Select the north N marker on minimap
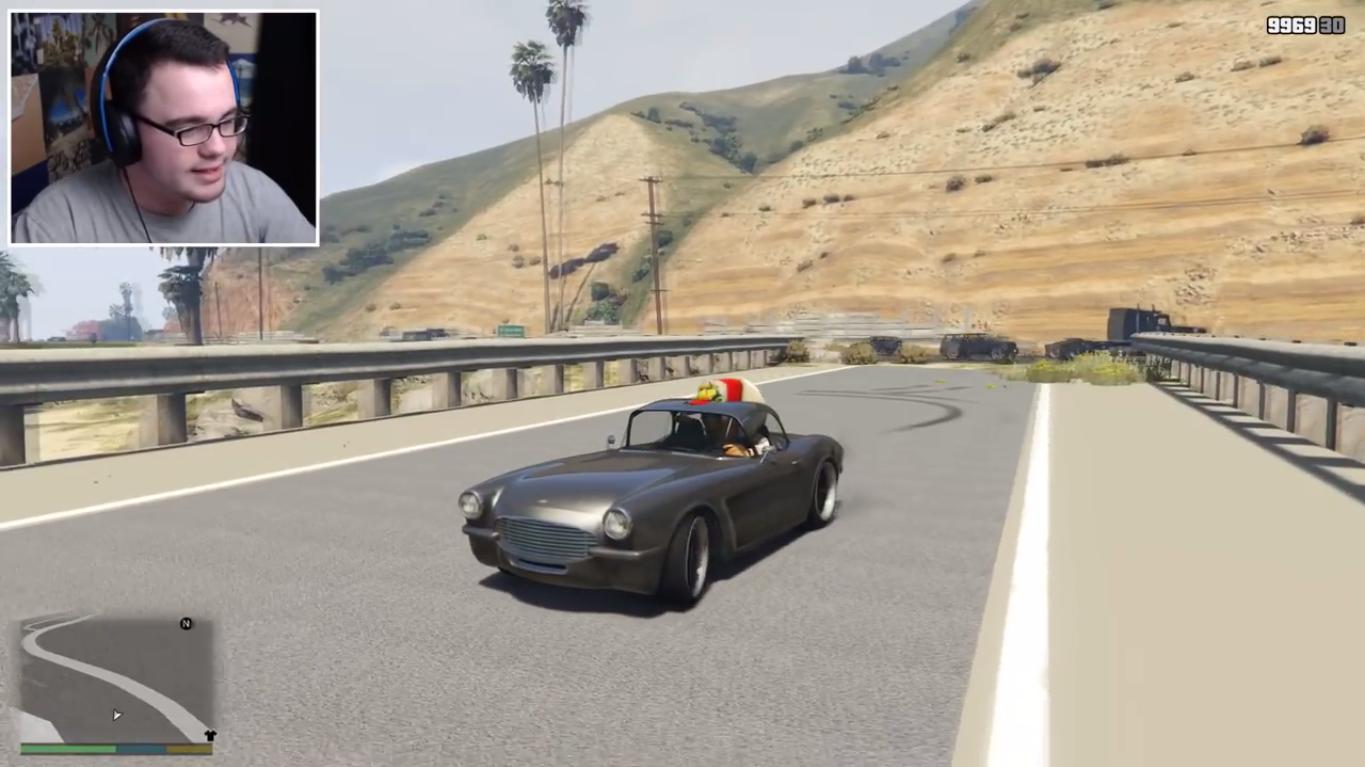 pos(186,624)
